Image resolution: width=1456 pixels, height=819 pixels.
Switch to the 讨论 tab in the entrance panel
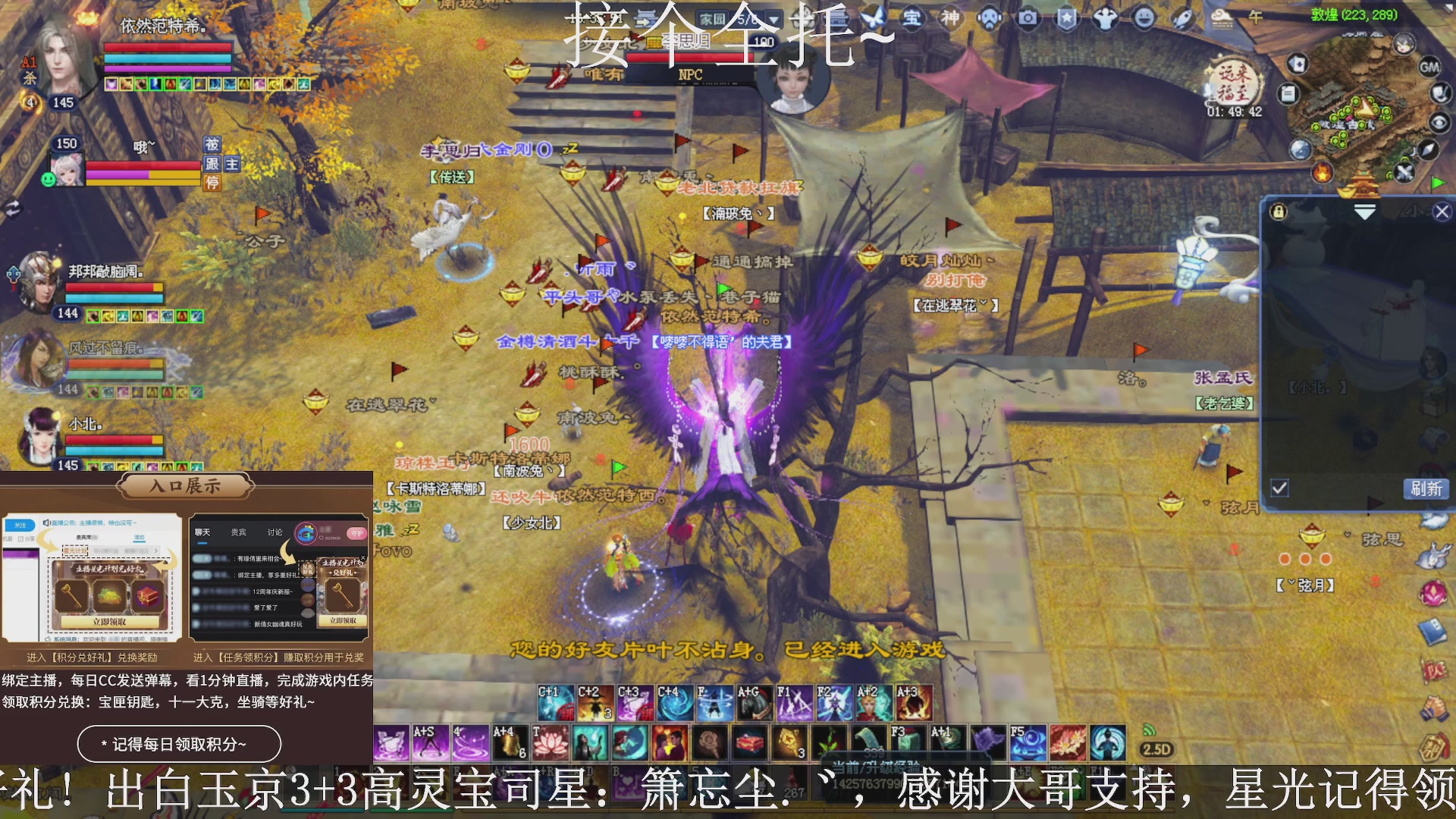coord(273,532)
